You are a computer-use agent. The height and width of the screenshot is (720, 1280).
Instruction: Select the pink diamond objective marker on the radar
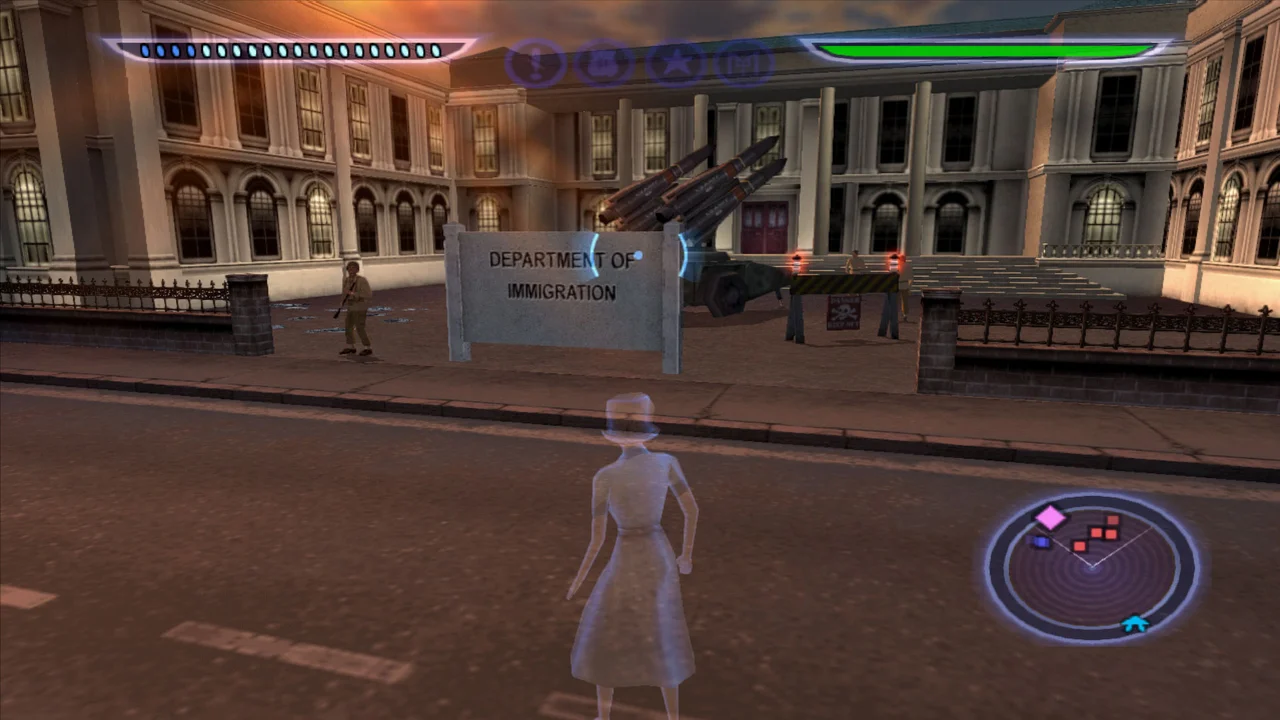click(x=1049, y=517)
